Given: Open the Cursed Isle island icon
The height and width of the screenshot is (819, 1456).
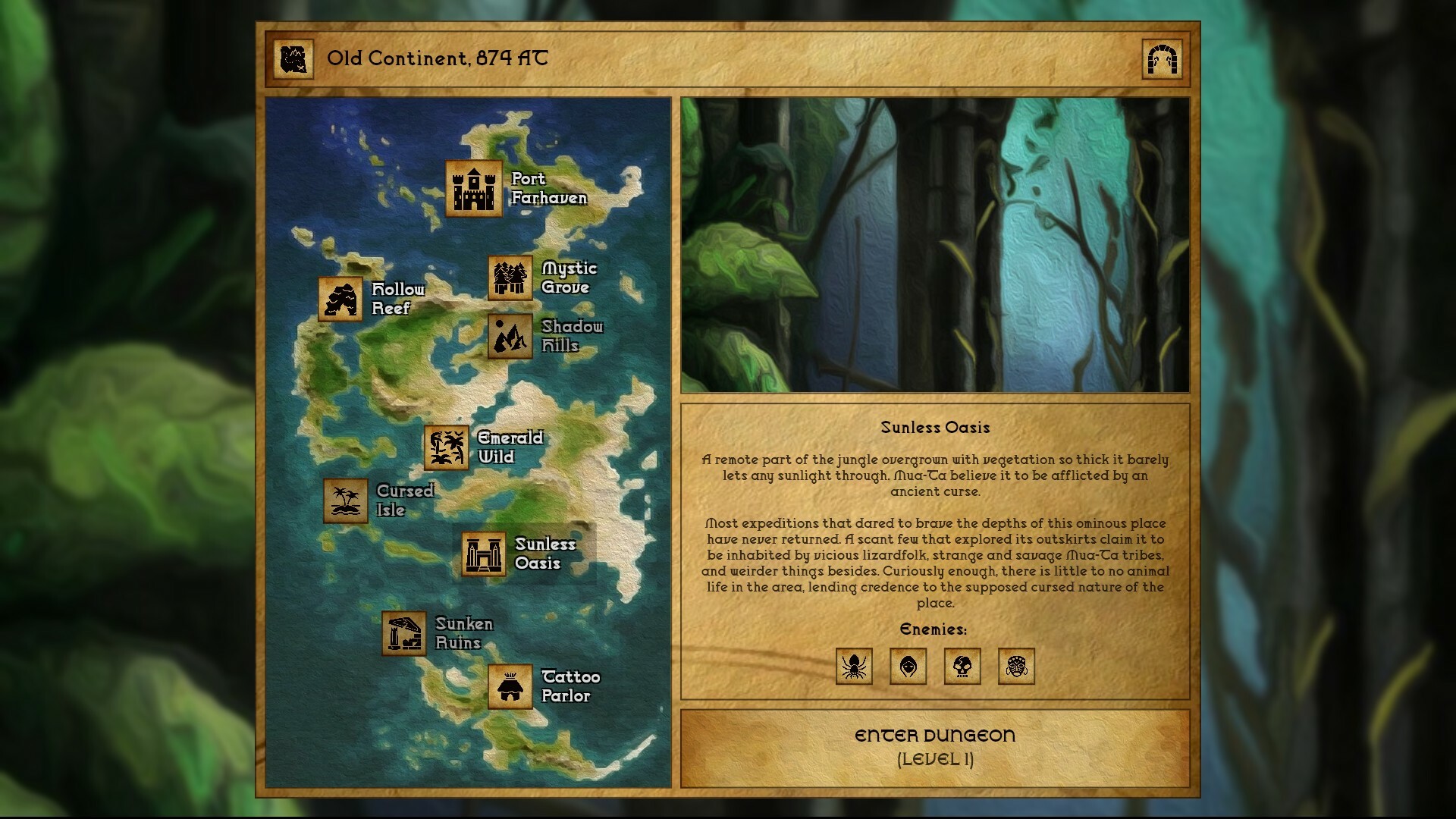Looking at the screenshot, I should pos(346,500).
